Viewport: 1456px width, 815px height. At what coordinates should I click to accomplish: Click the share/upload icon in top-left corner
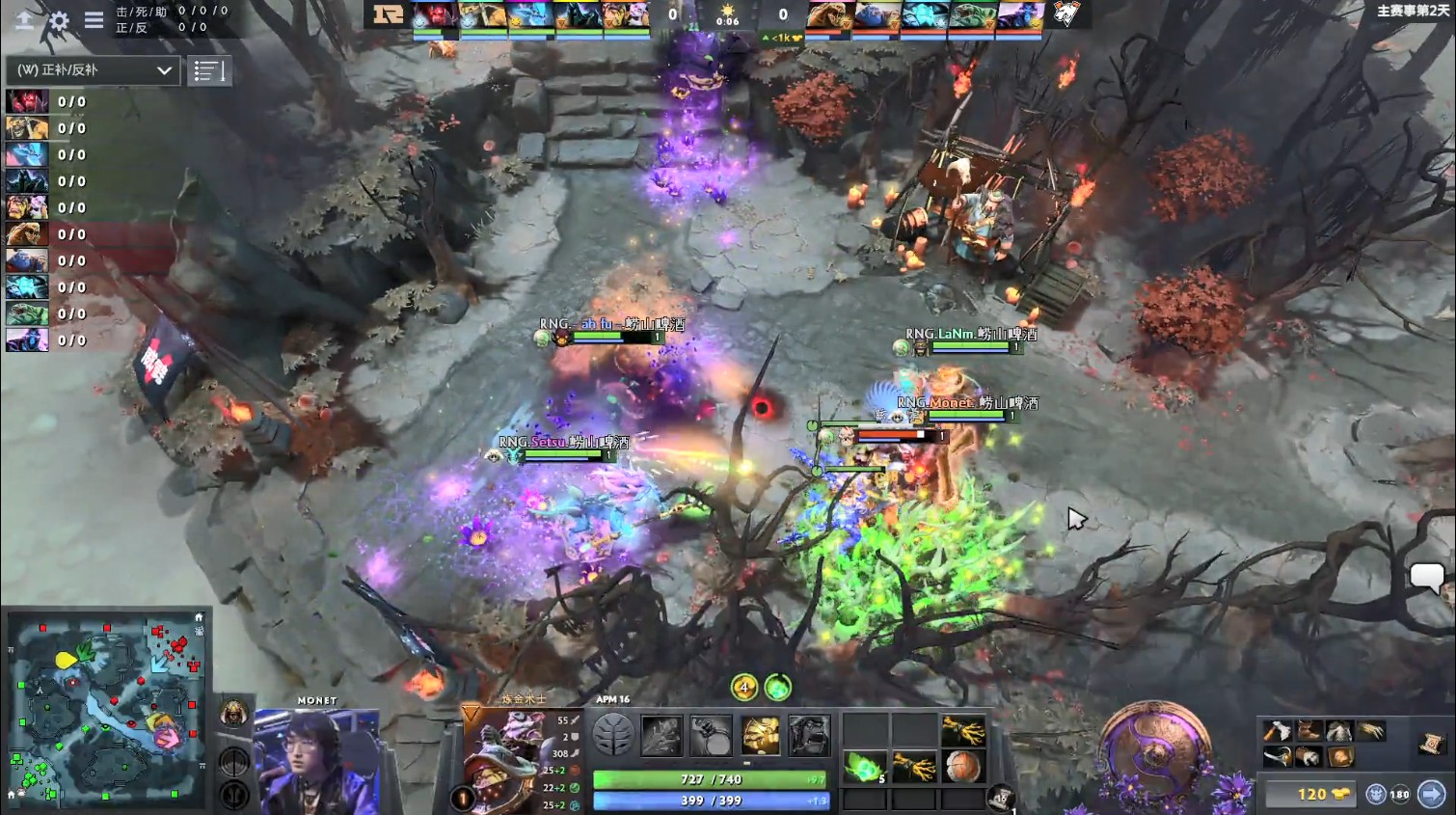(25, 22)
